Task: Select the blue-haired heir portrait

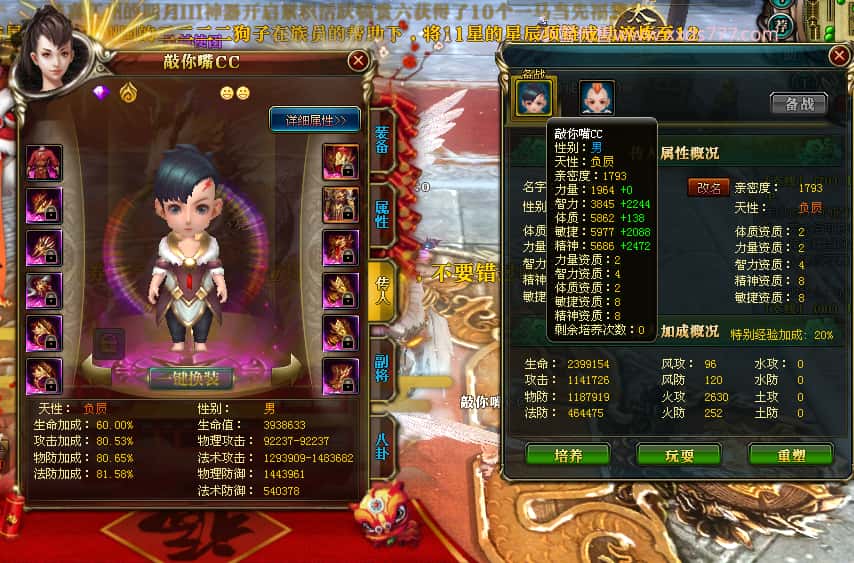Action: point(533,97)
